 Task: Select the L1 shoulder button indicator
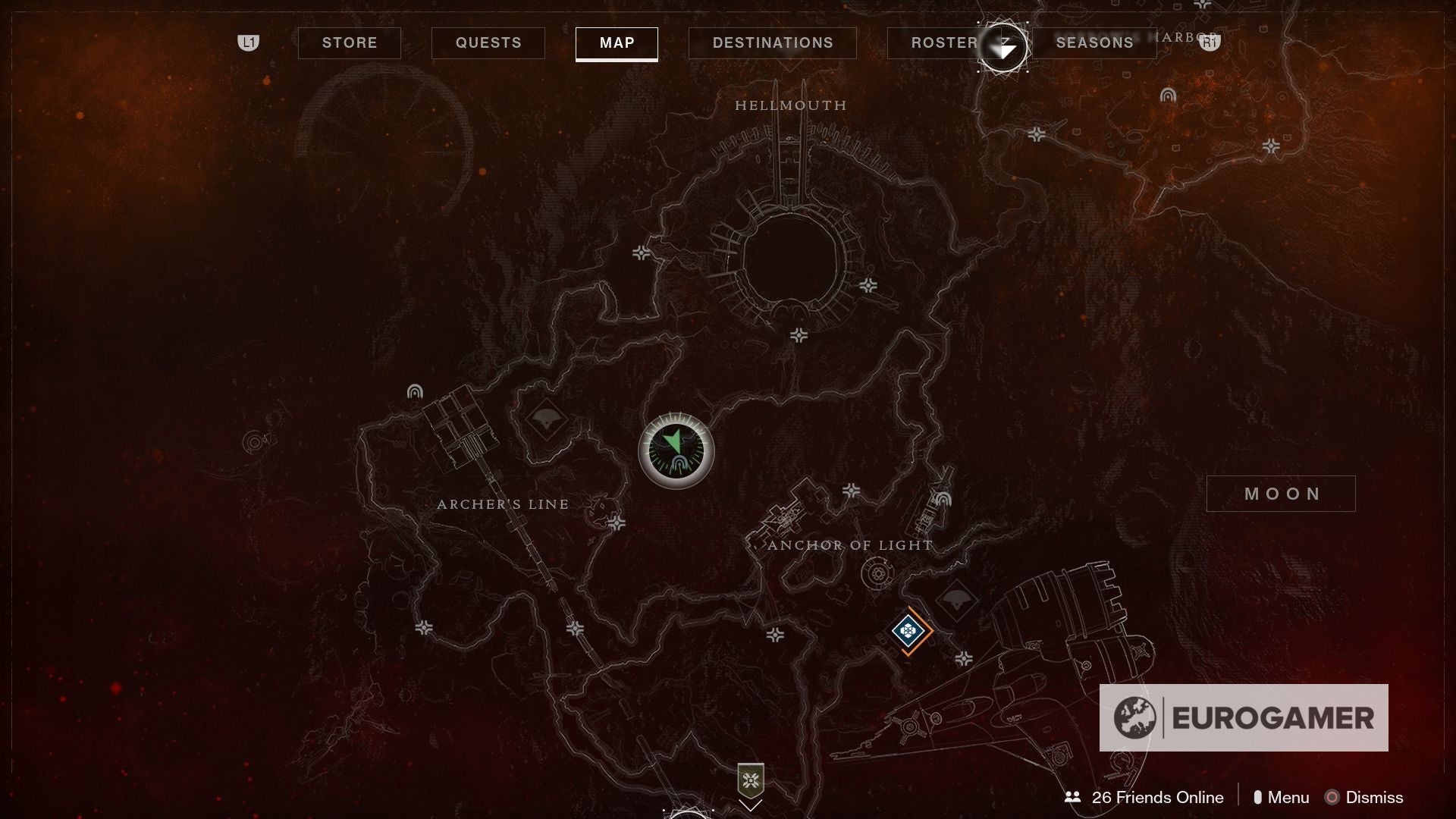coord(249,43)
